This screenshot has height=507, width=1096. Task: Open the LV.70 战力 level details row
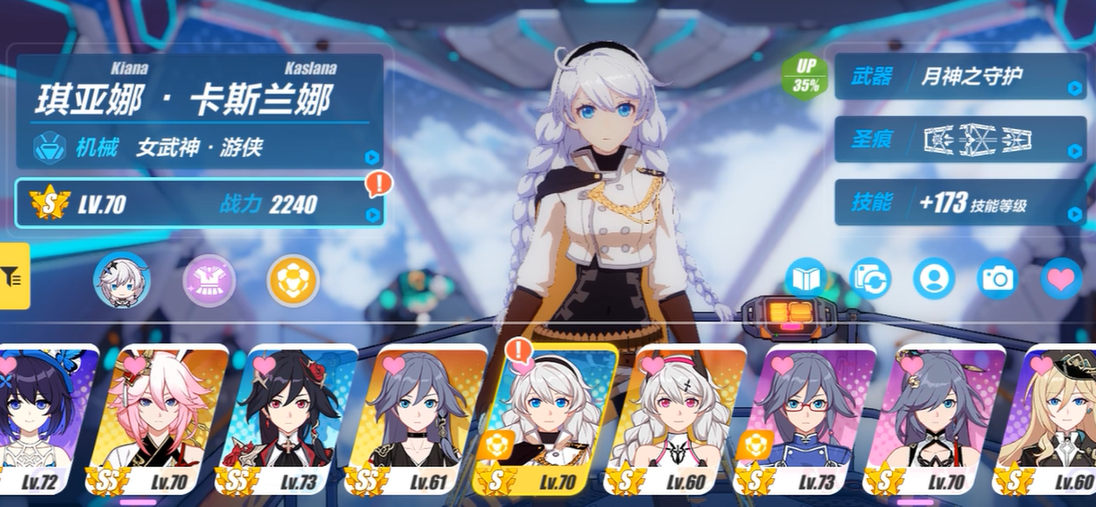point(199,205)
